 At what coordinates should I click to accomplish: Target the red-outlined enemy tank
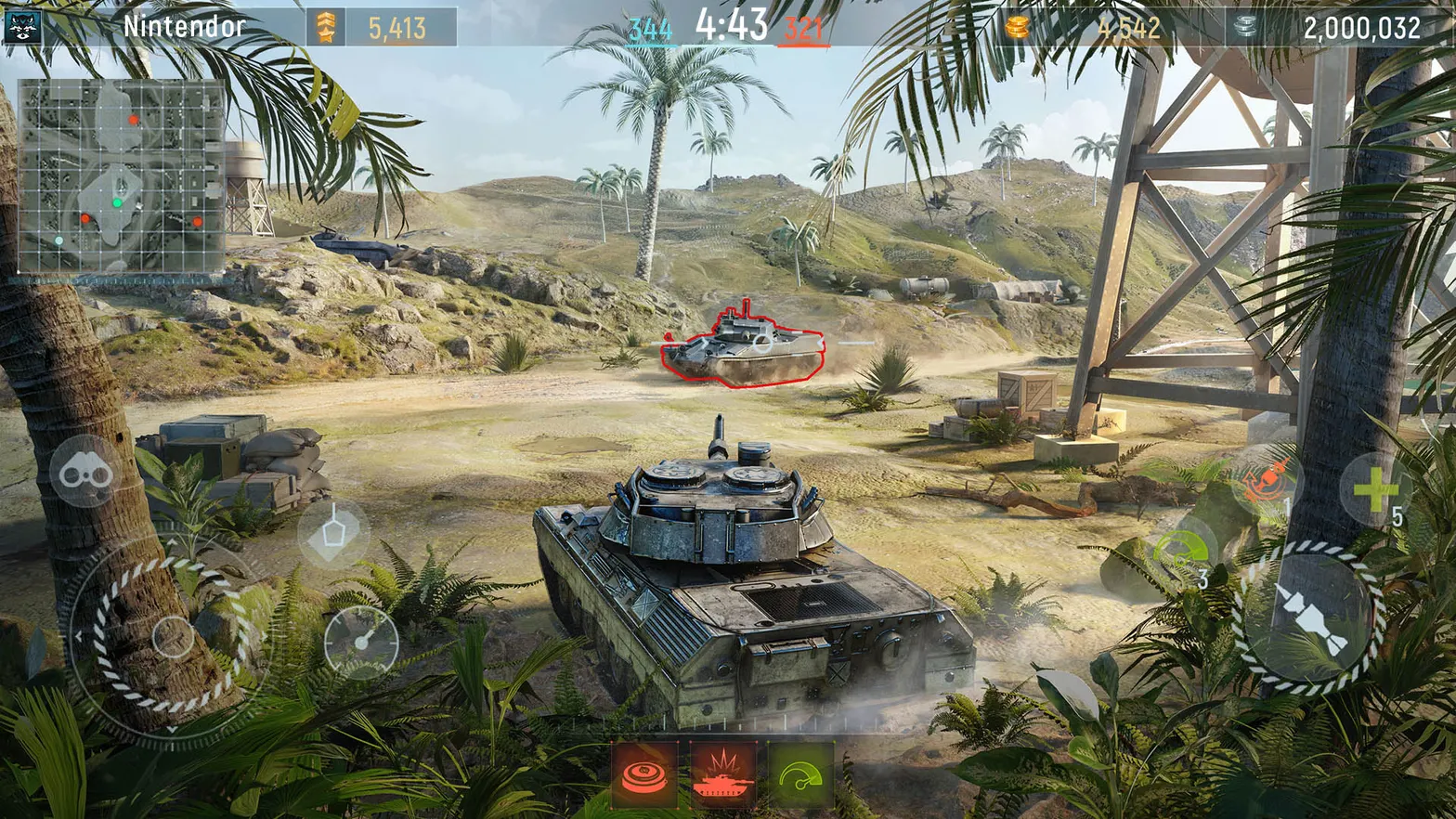point(743,348)
